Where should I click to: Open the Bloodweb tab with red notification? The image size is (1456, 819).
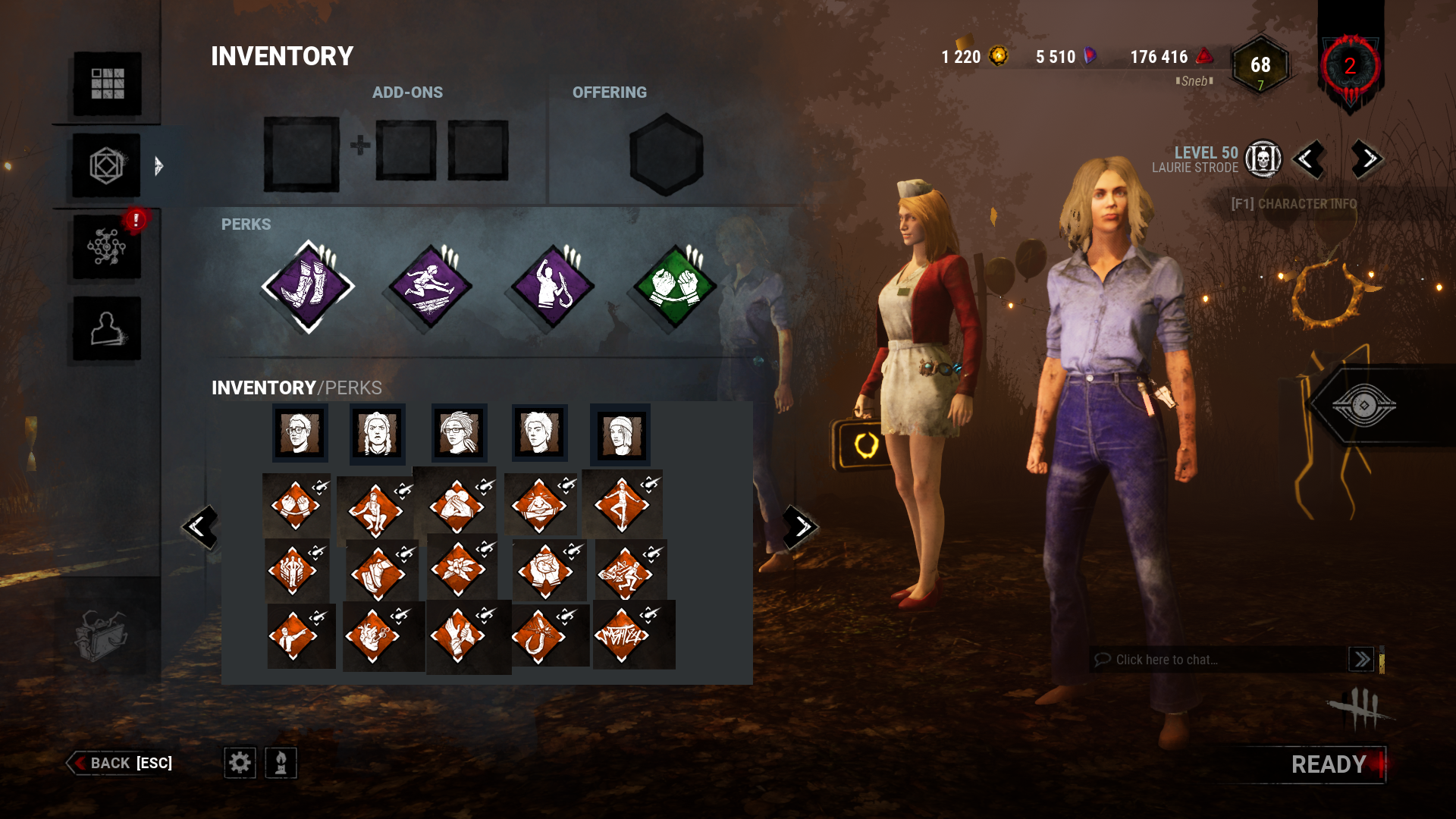click(x=107, y=246)
